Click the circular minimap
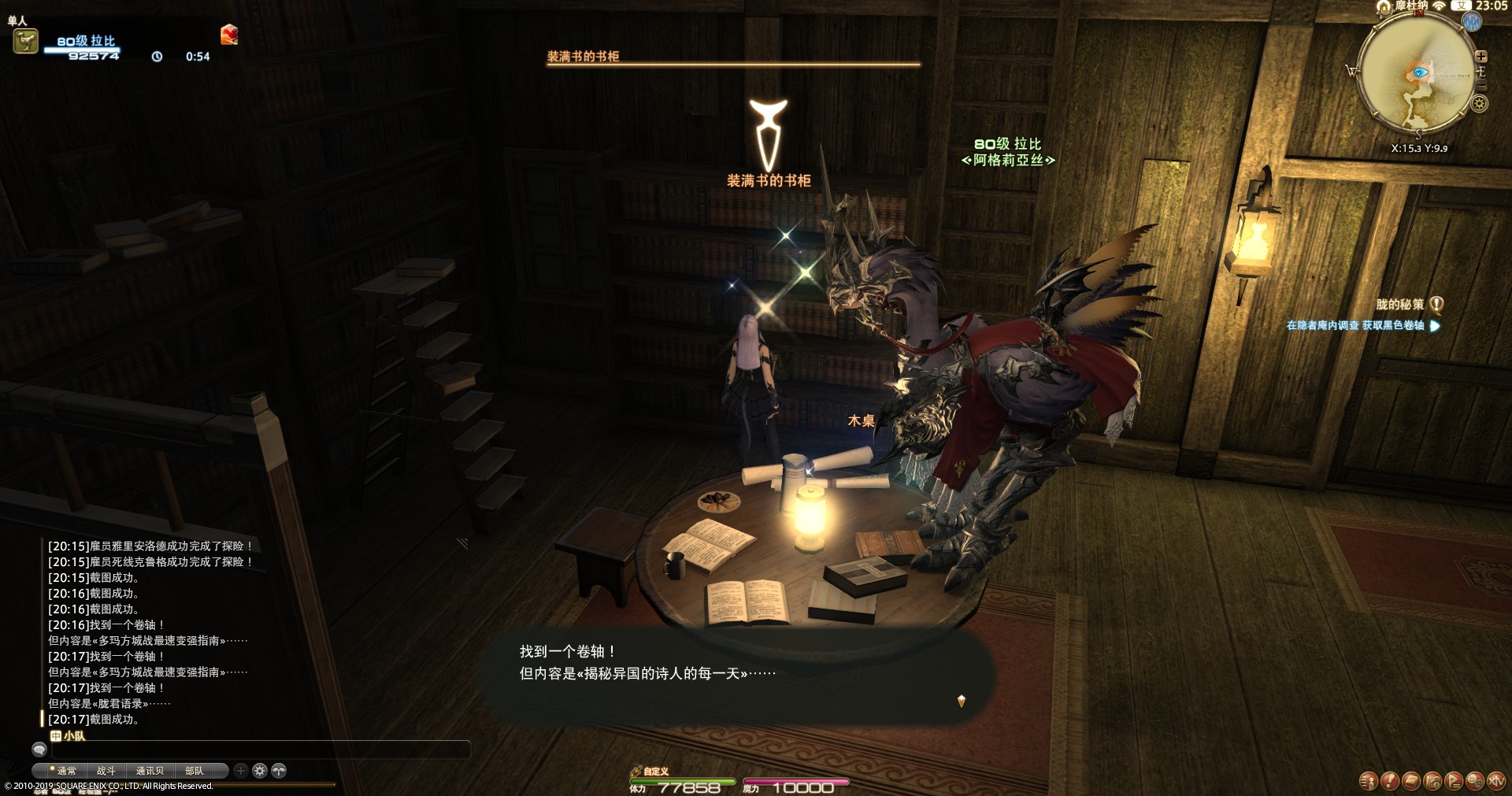Viewport: 1512px width, 796px height. point(1417,75)
